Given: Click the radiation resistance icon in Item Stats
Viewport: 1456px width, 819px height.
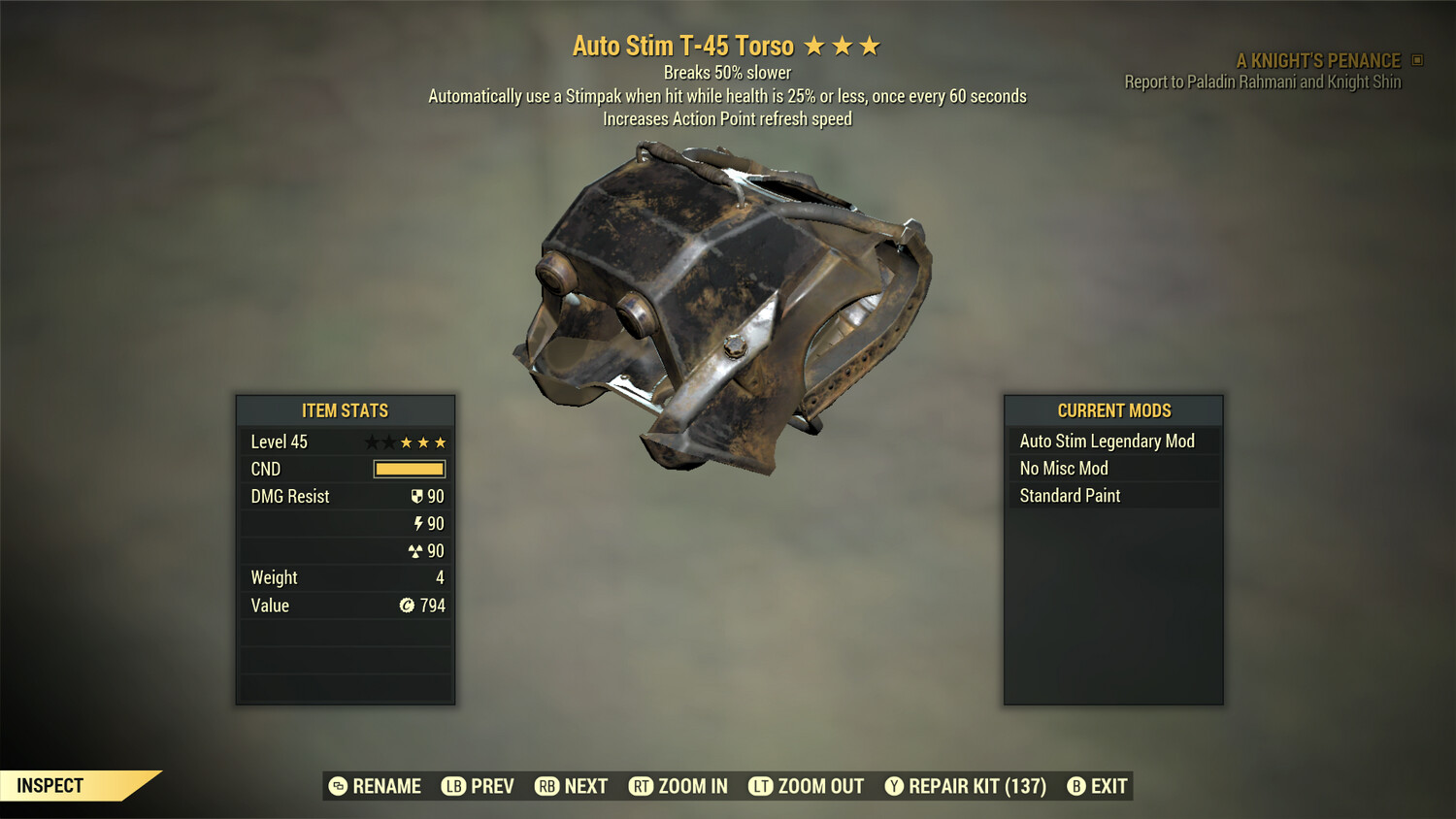Looking at the screenshot, I should [x=418, y=550].
